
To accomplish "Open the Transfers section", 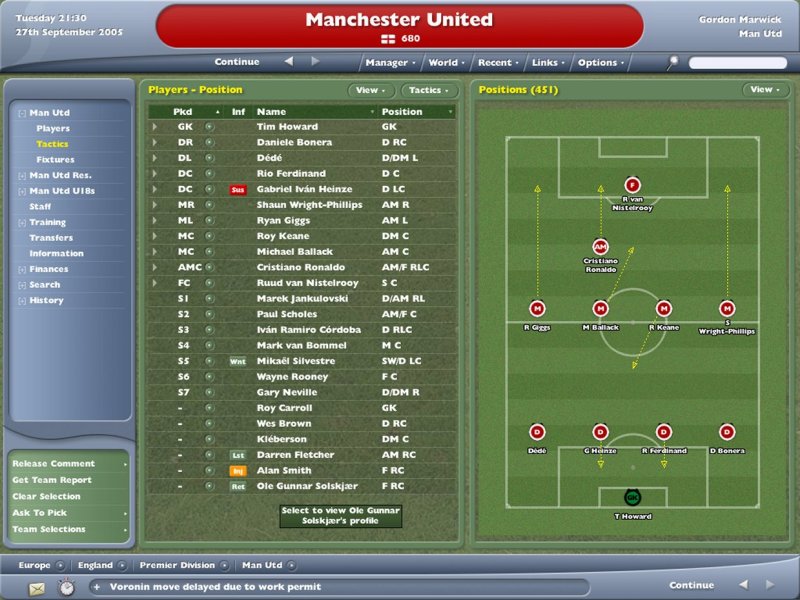I will tap(51, 238).
